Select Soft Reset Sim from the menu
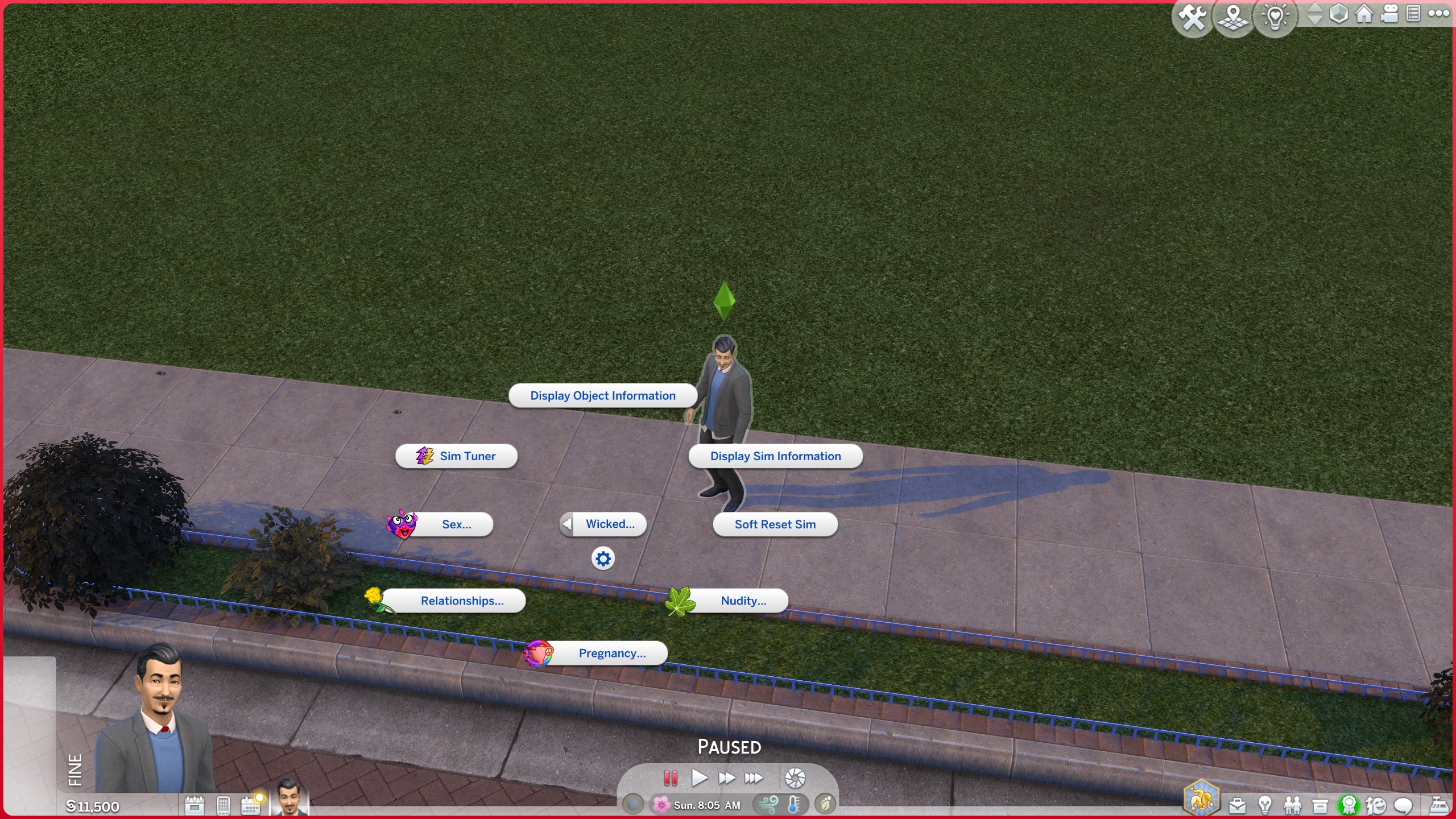Screen dimensions: 1456x819 pyautogui.click(x=775, y=524)
